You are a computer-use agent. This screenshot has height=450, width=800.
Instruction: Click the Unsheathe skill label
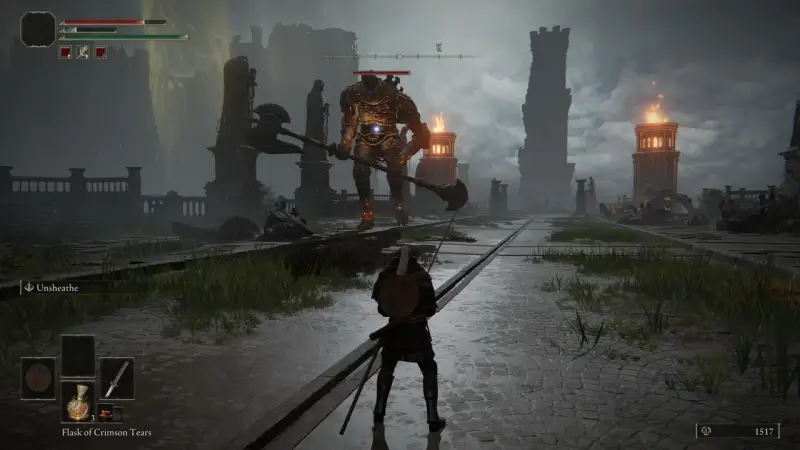click(x=62, y=287)
